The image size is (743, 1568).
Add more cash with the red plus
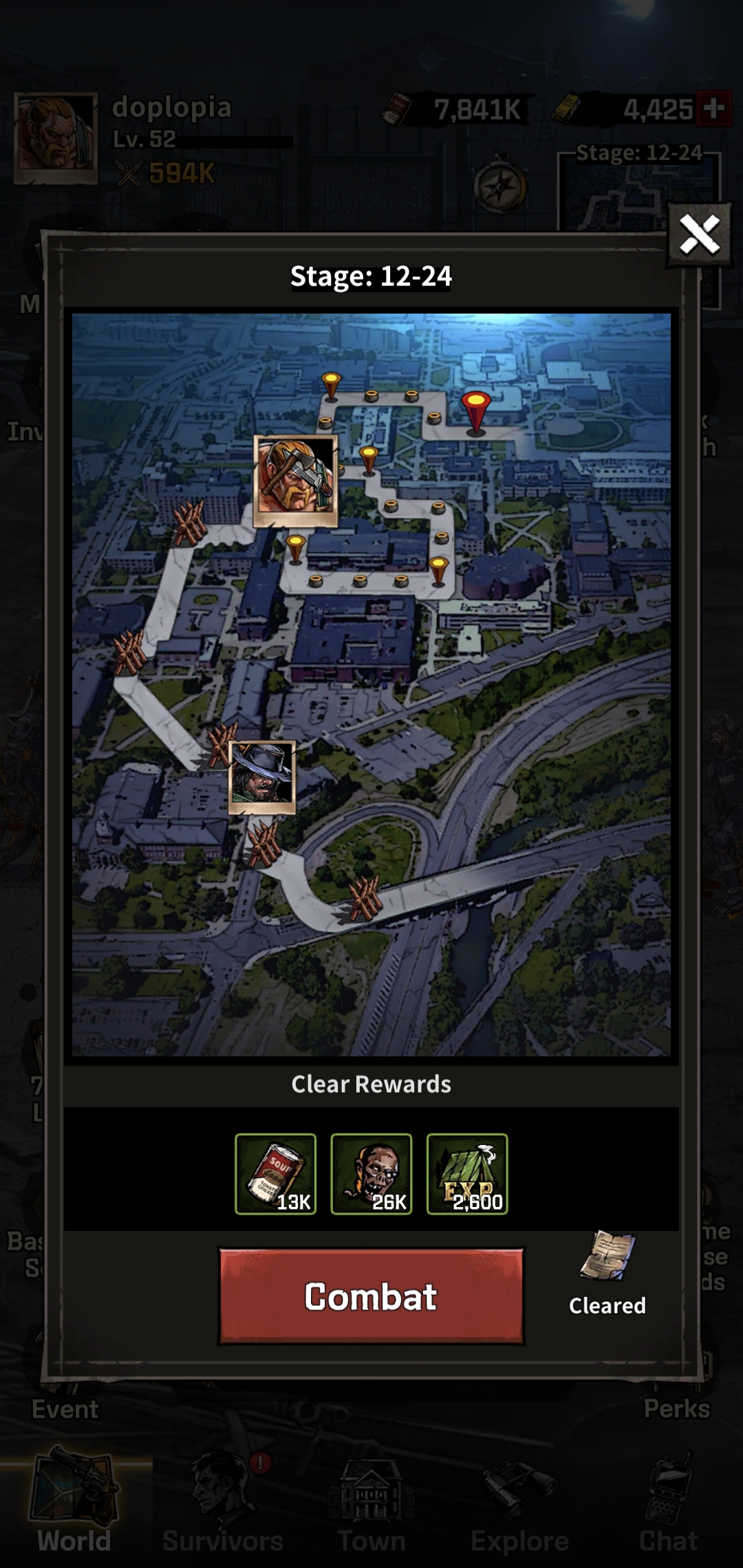713,109
